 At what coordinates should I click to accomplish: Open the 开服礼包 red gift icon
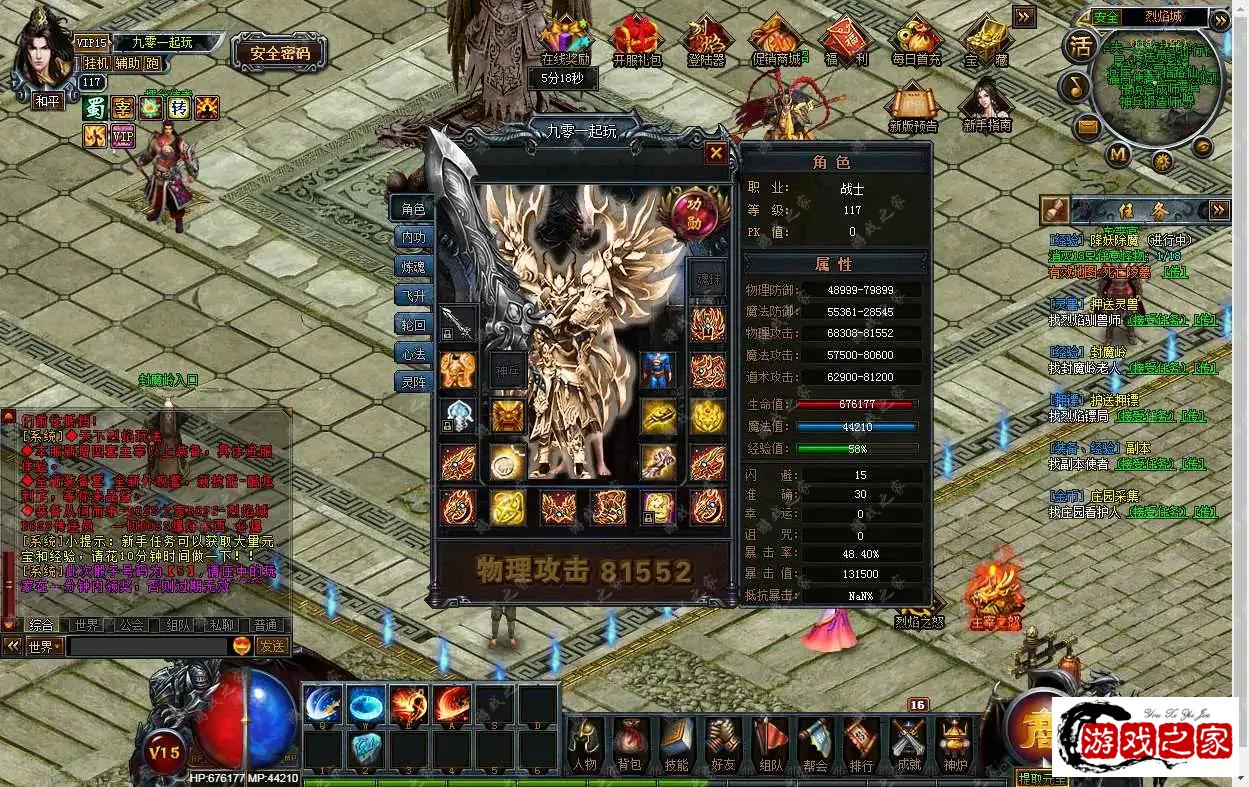(x=637, y=41)
